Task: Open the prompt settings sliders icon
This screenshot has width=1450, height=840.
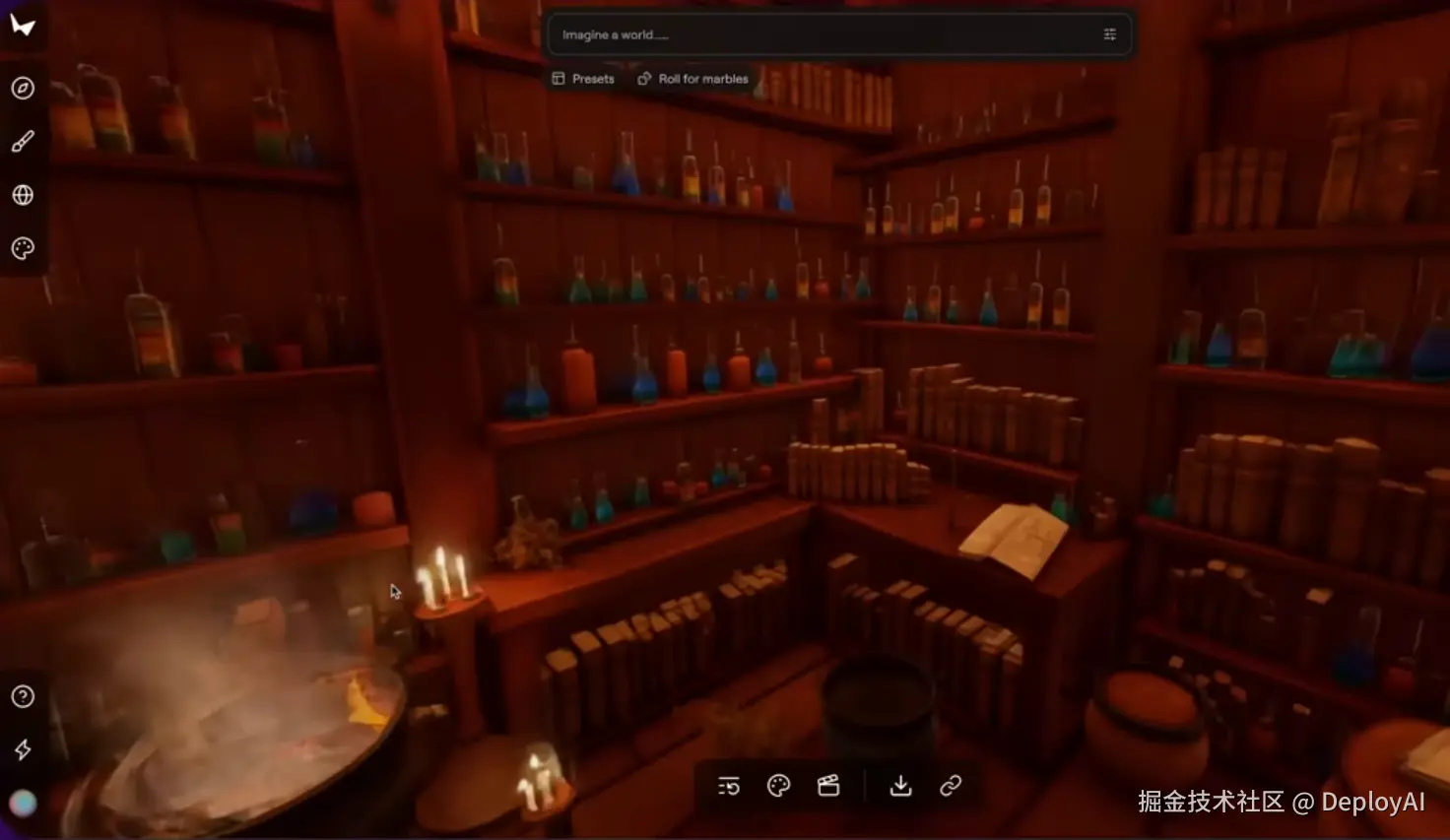Action: click(1109, 34)
